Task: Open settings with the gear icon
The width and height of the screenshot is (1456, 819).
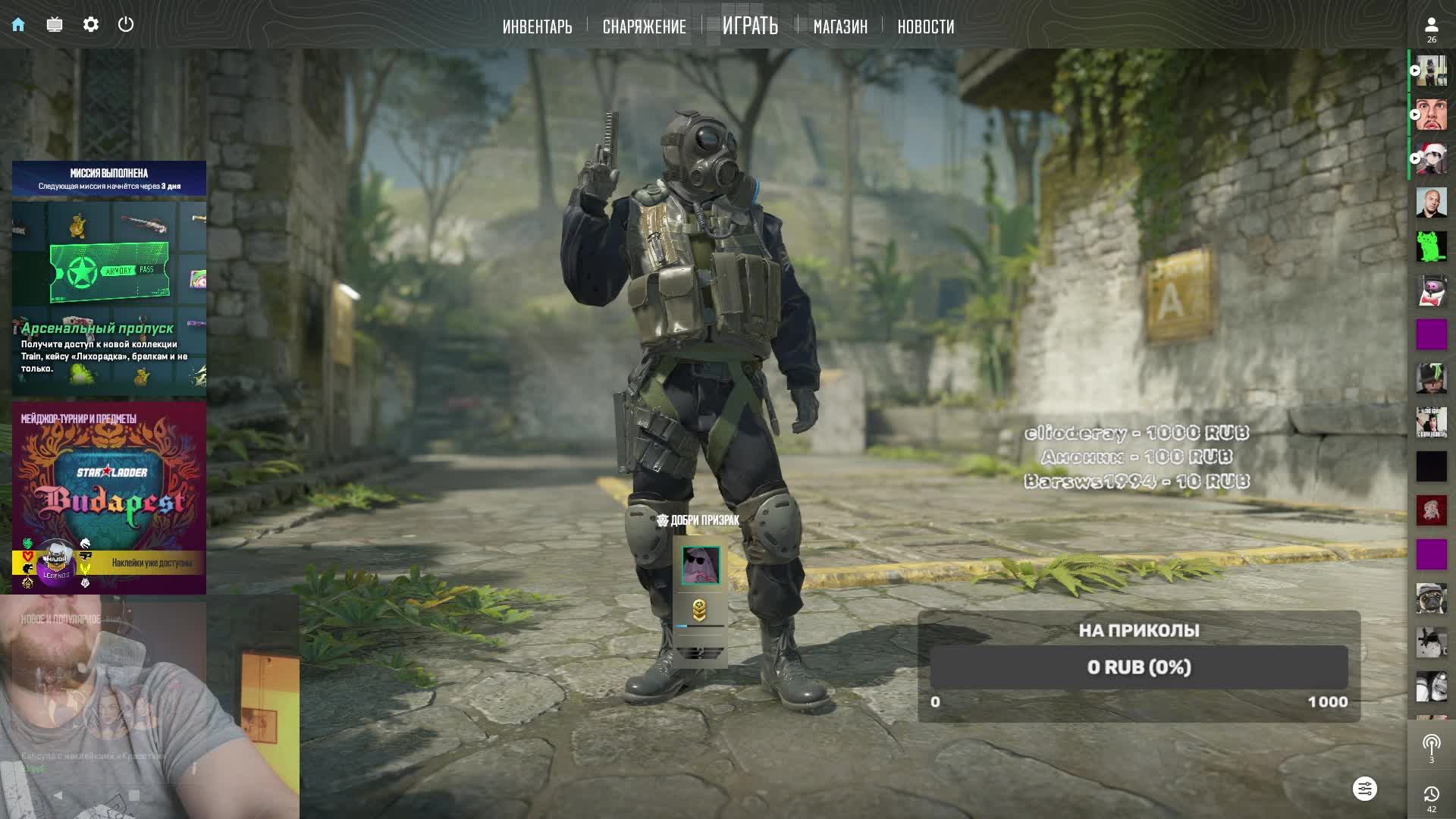Action: coord(91,24)
